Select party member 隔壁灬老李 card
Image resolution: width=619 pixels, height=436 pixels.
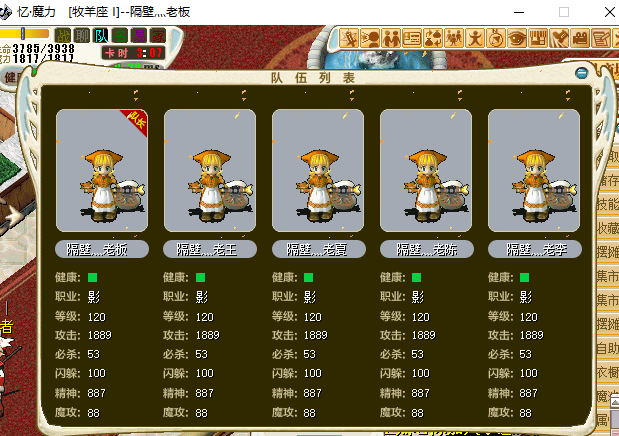pyautogui.click(x=533, y=172)
